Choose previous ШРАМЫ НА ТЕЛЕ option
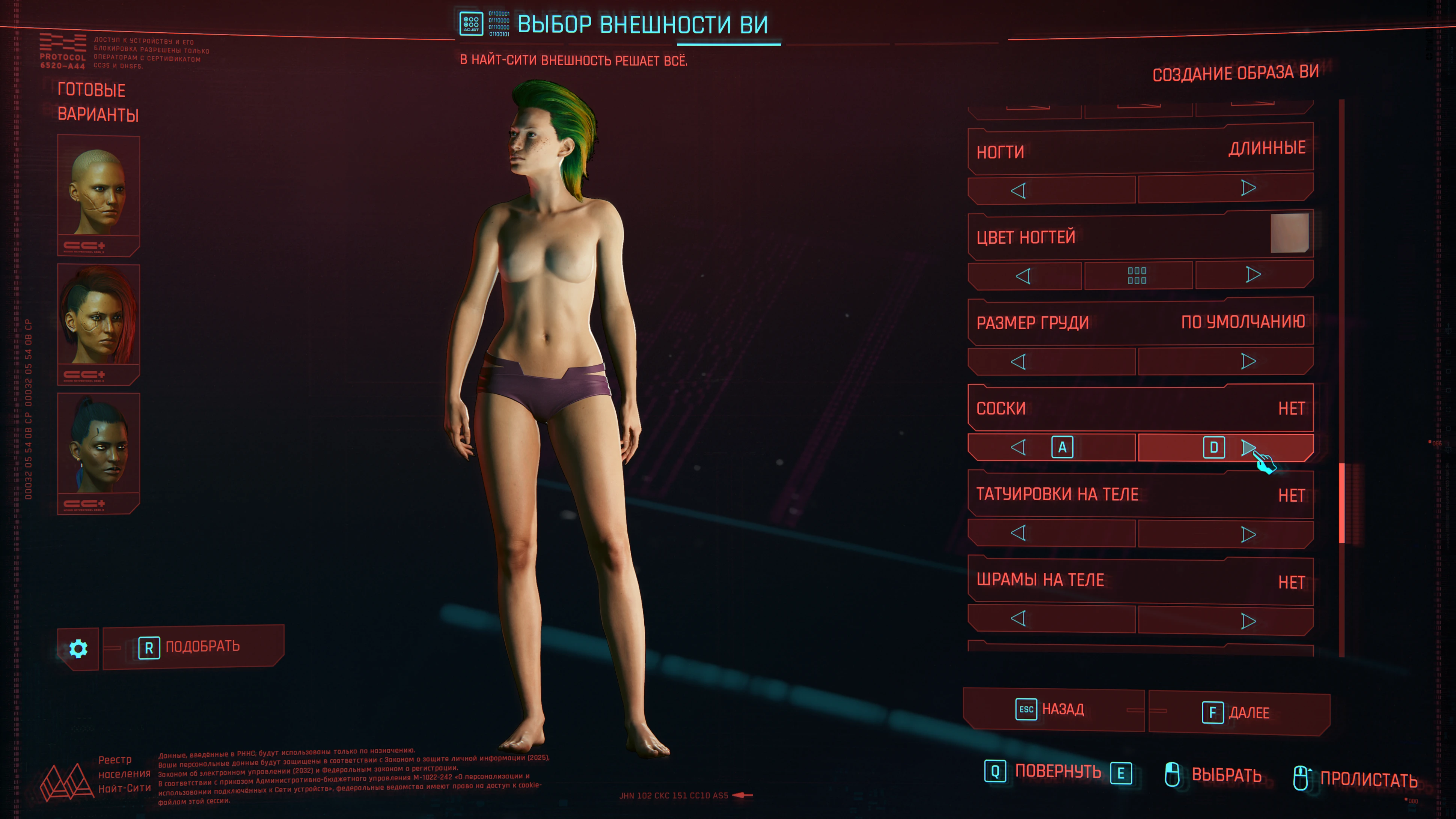 point(1019,618)
